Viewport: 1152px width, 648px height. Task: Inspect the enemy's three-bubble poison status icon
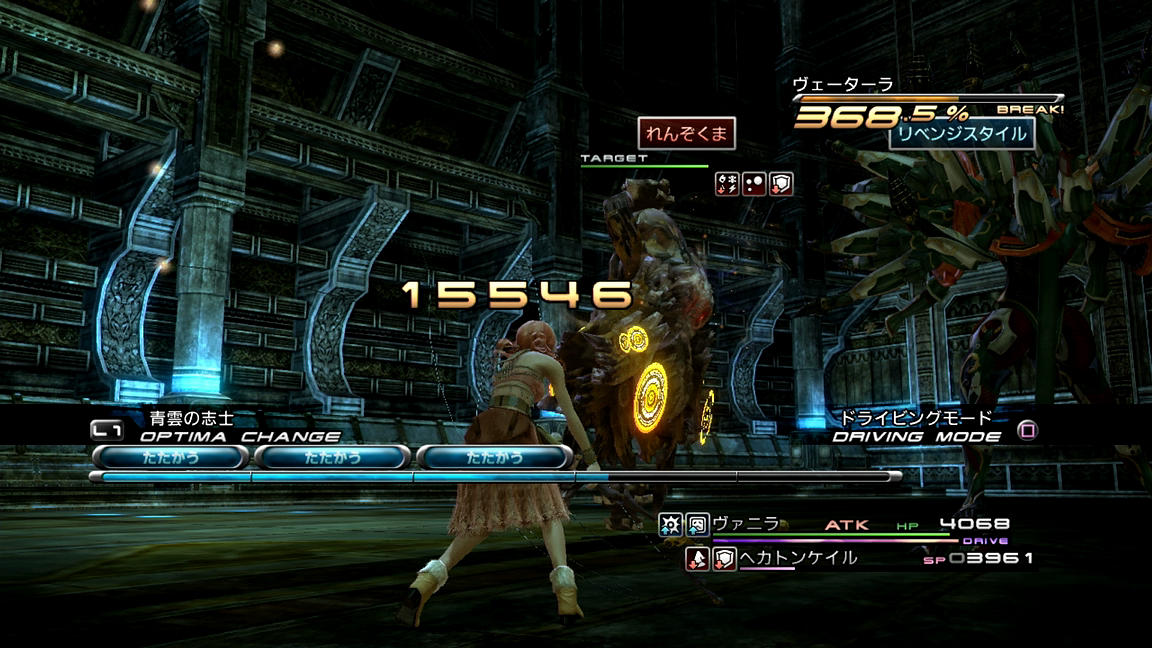pyautogui.click(x=754, y=184)
